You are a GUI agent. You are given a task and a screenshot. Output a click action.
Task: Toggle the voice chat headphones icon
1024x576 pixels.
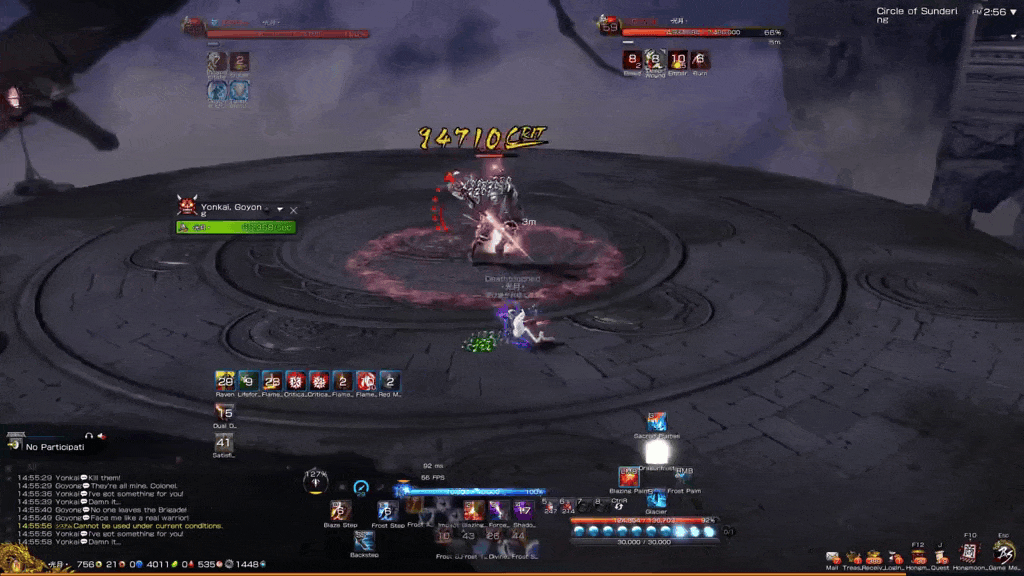[89, 436]
